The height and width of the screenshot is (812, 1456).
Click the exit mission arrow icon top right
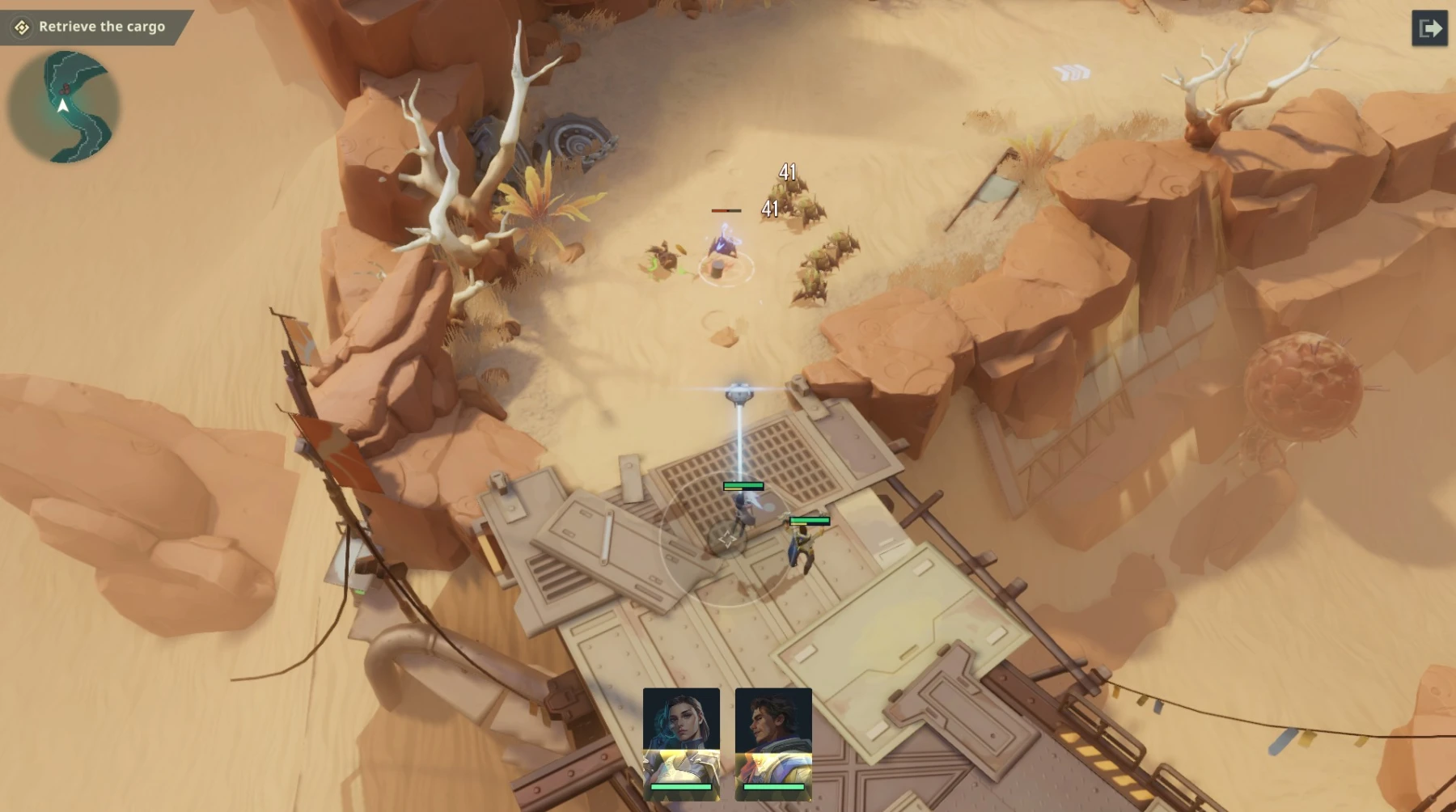1431,28
